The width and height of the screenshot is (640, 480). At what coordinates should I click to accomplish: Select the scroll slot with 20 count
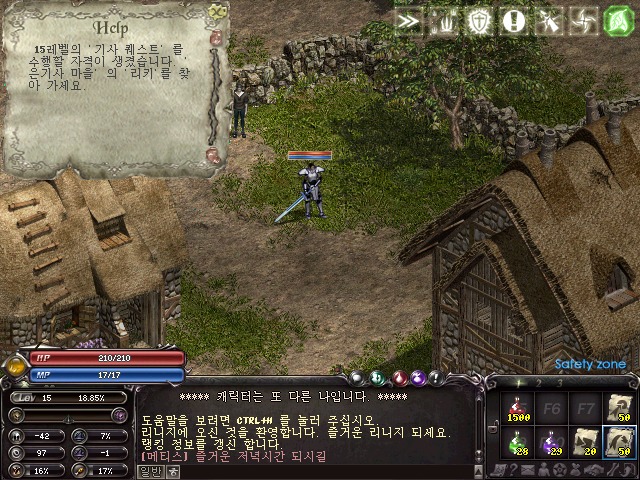(x=587, y=439)
